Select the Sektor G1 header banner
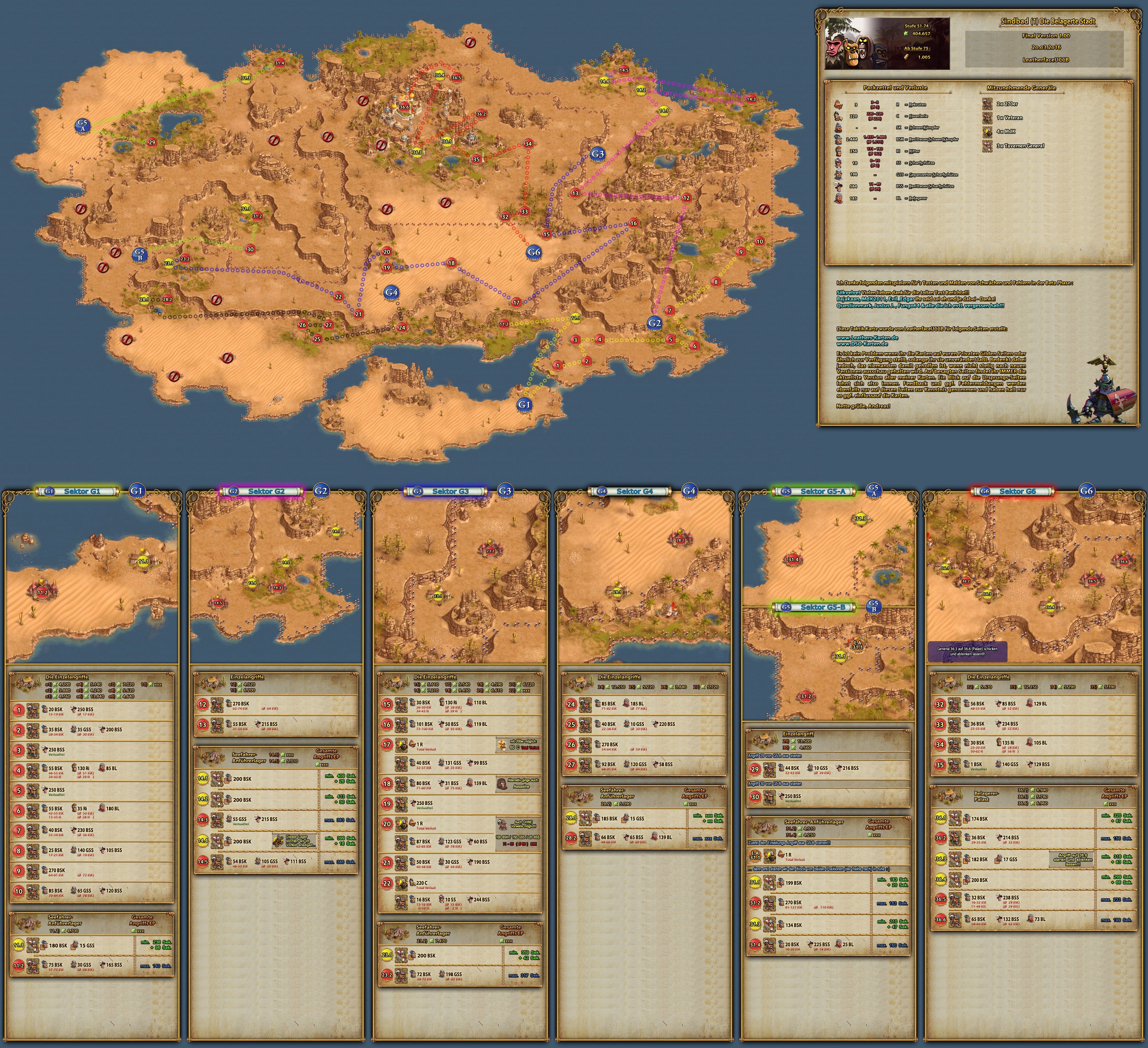This screenshot has width=1148, height=1048. (x=81, y=491)
